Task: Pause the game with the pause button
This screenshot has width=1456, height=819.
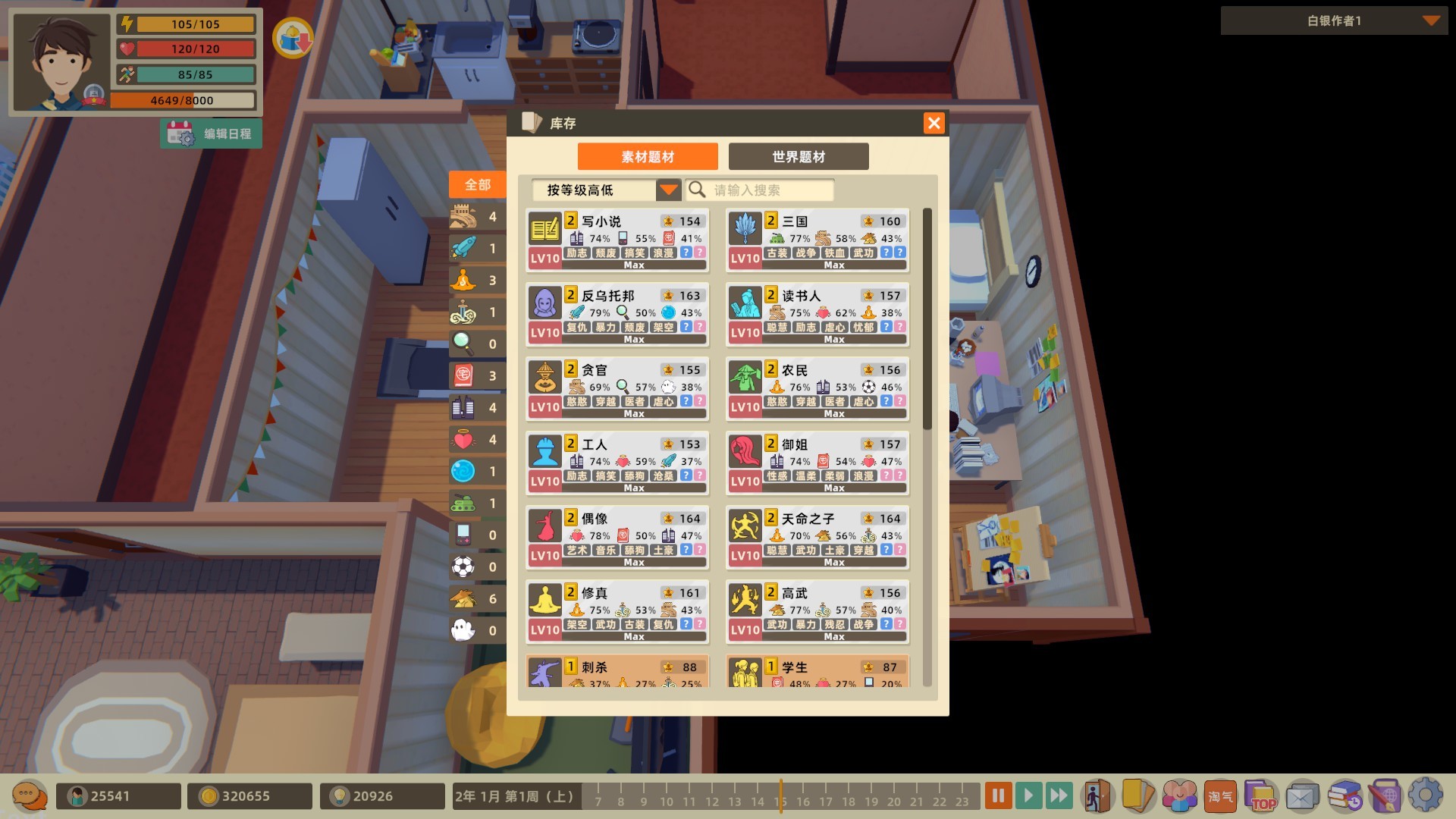Action: point(997,795)
